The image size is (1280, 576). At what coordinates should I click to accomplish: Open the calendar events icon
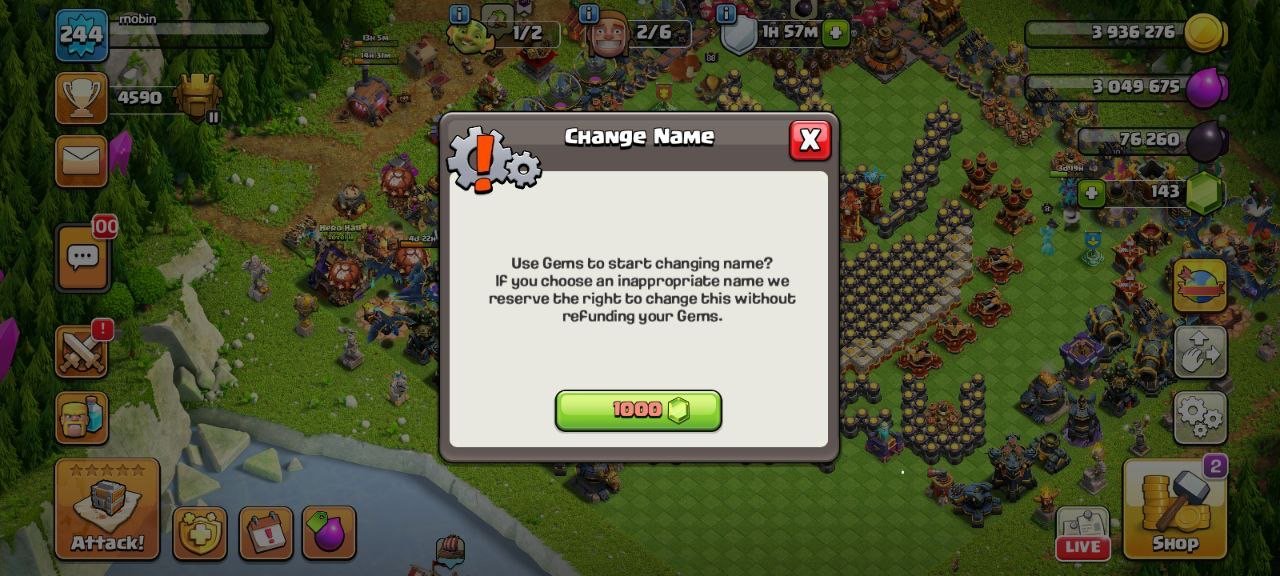(x=266, y=533)
